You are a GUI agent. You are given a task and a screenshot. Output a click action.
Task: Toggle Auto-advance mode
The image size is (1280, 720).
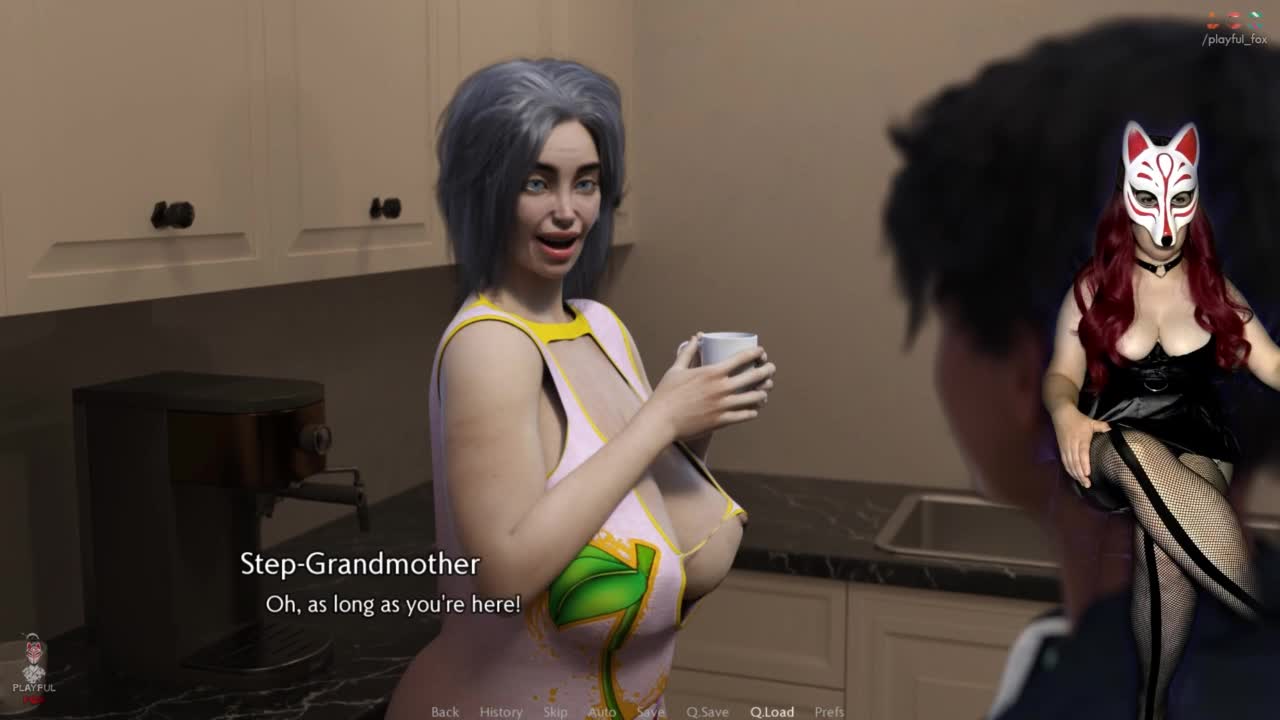pos(602,712)
